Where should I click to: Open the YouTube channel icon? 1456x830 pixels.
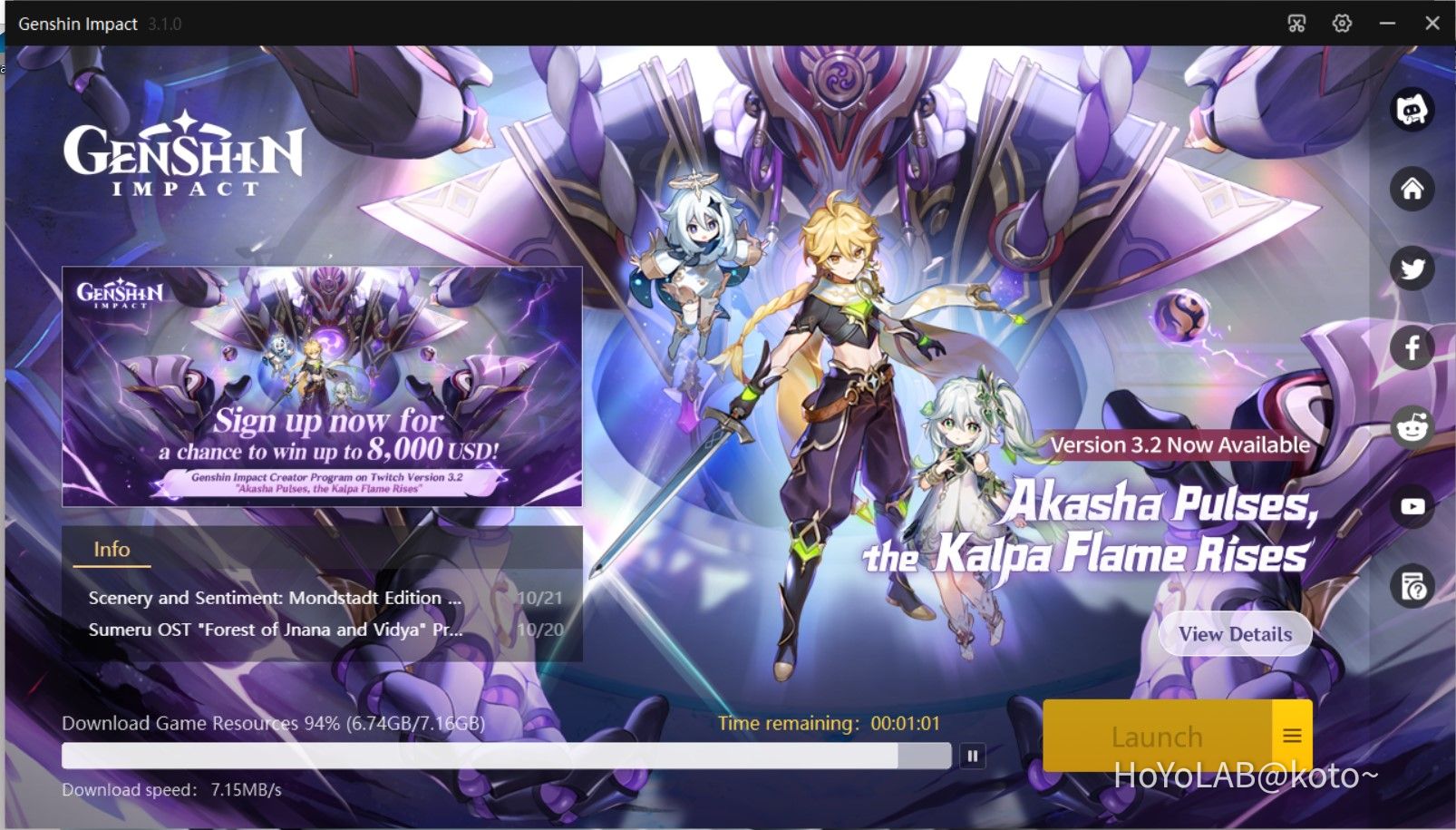[x=1412, y=506]
